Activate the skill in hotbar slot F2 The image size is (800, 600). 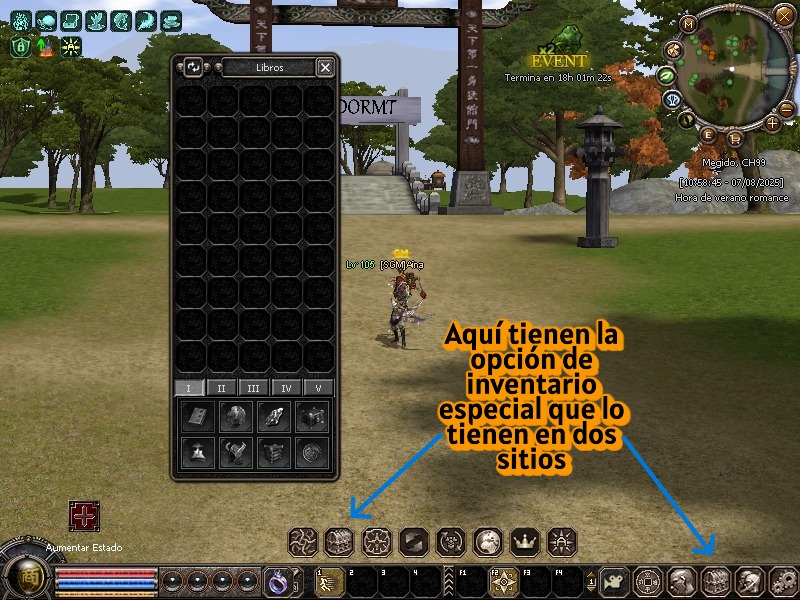click(501, 581)
